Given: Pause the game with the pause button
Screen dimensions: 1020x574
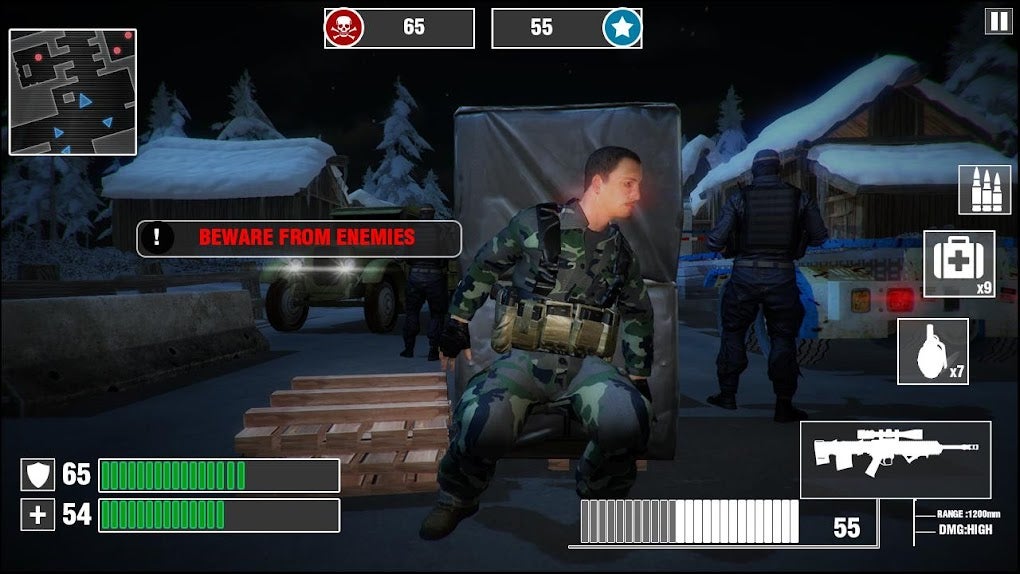Looking at the screenshot, I should coord(998,22).
